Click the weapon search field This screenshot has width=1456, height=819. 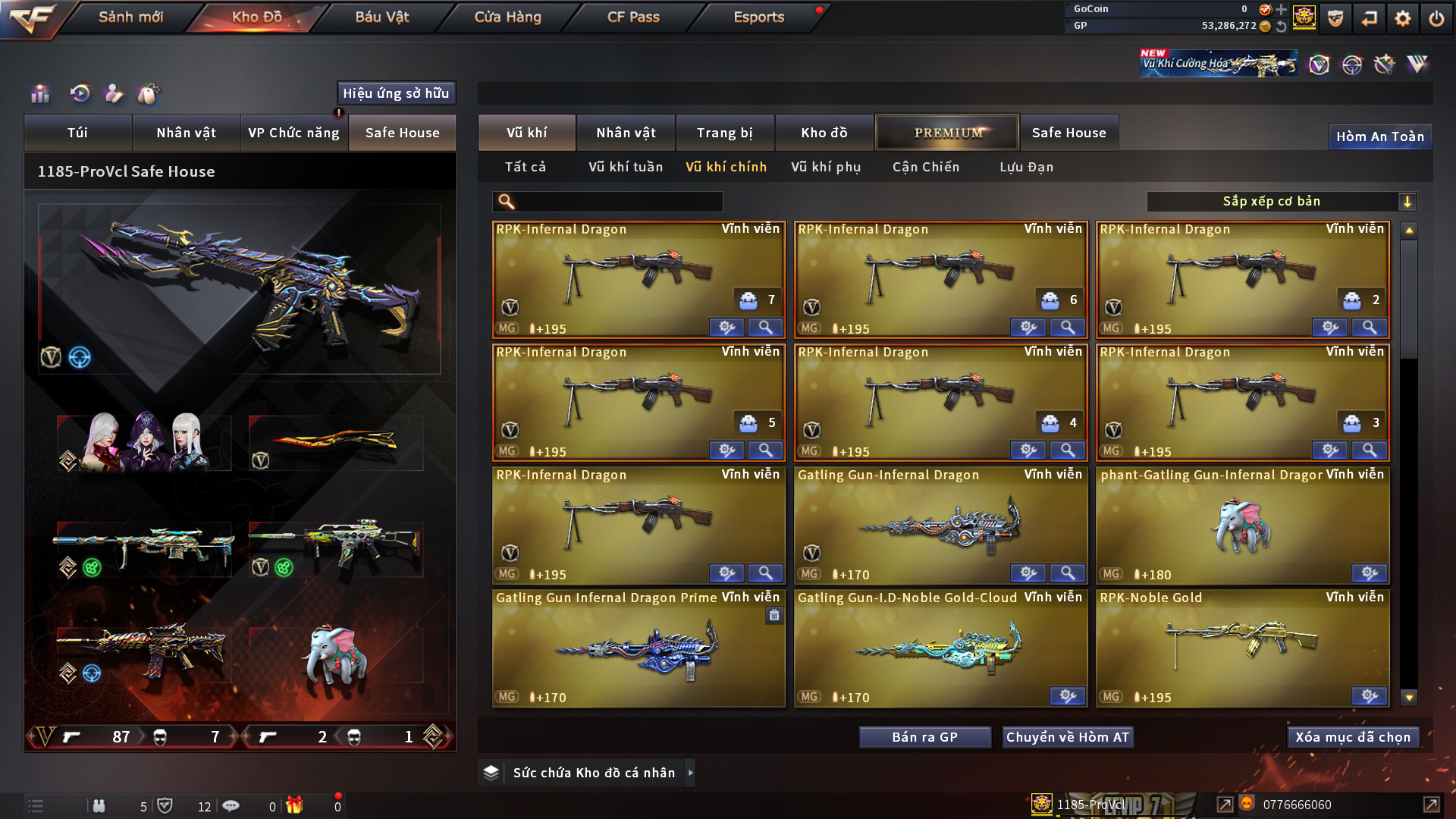(x=618, y=202)
